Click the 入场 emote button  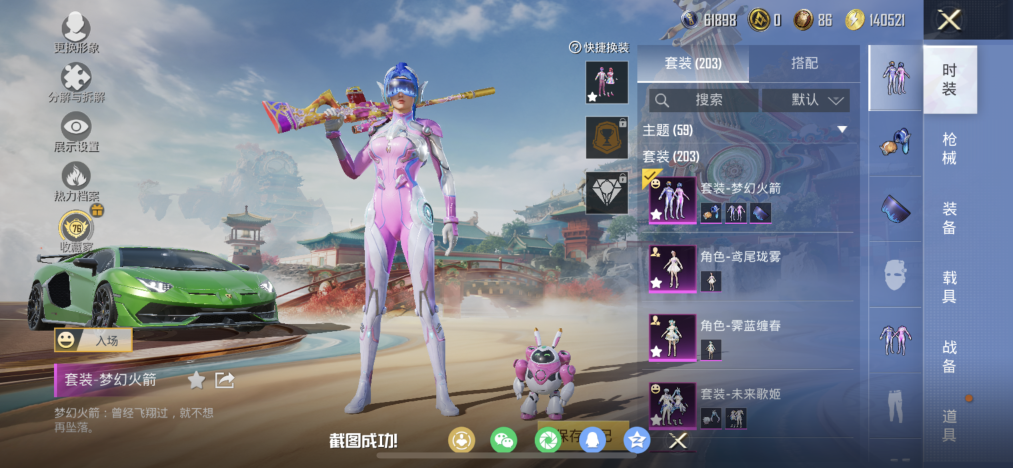pyautogui.click(x=94, y=340)
